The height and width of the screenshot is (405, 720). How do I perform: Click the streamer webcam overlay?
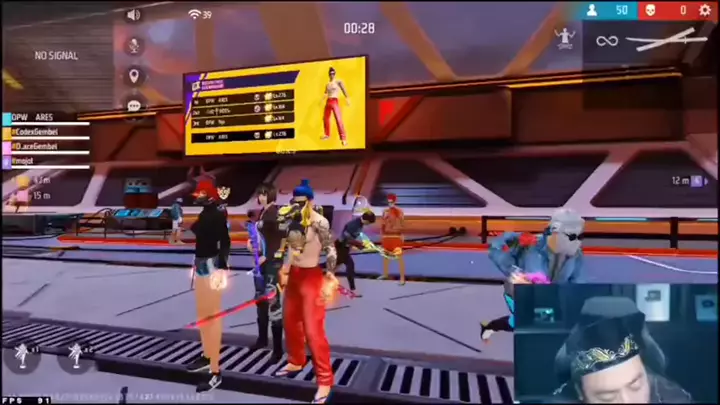(616, 343)
